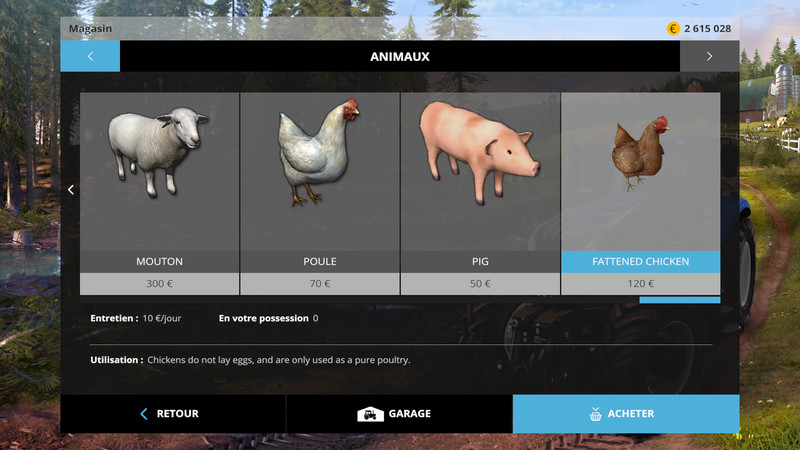Go to the previous shop category
Image resolution: width=800 pixels, height=450 pixels.
pos(90,56)
